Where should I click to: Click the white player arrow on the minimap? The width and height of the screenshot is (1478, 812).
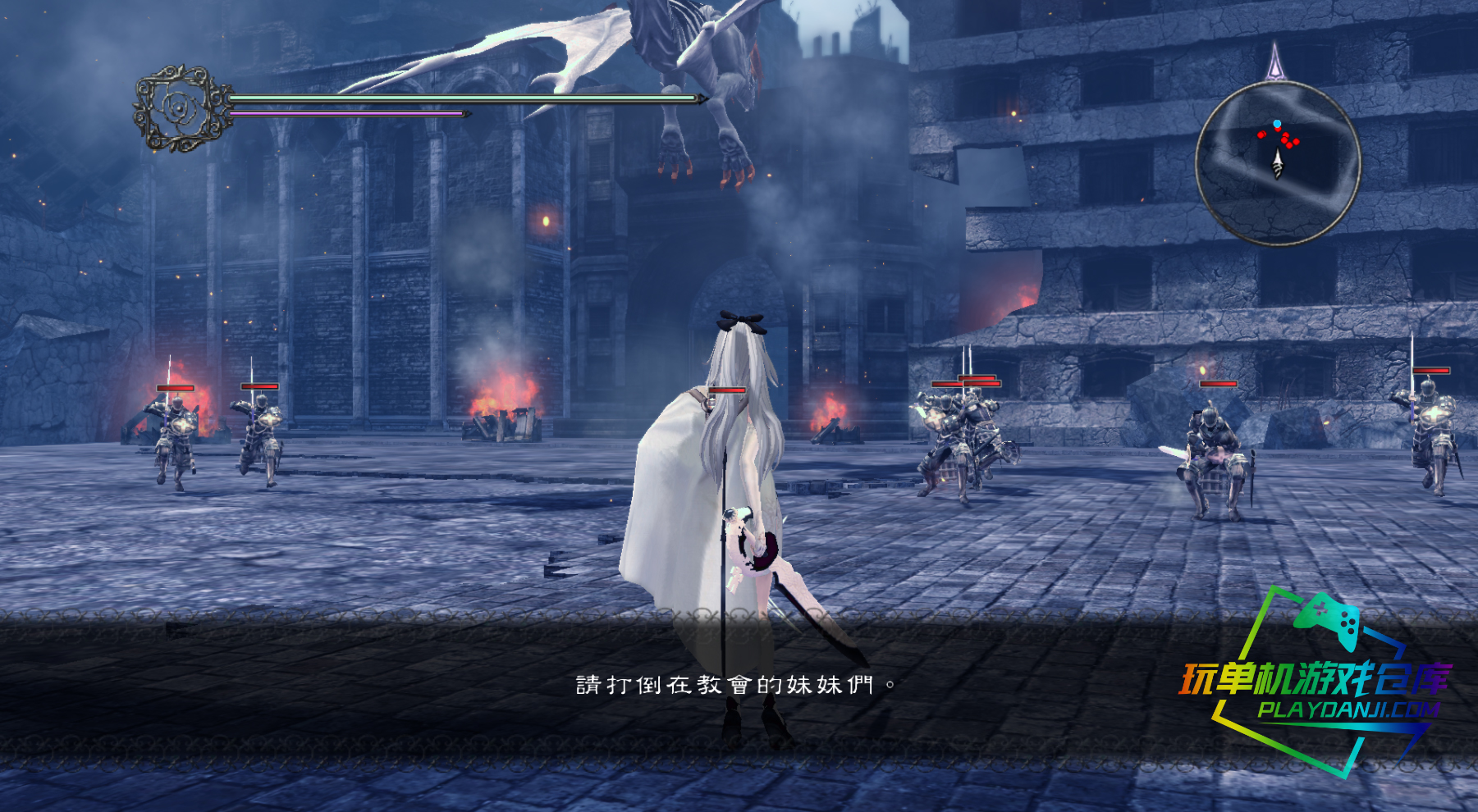(1278, 162)
